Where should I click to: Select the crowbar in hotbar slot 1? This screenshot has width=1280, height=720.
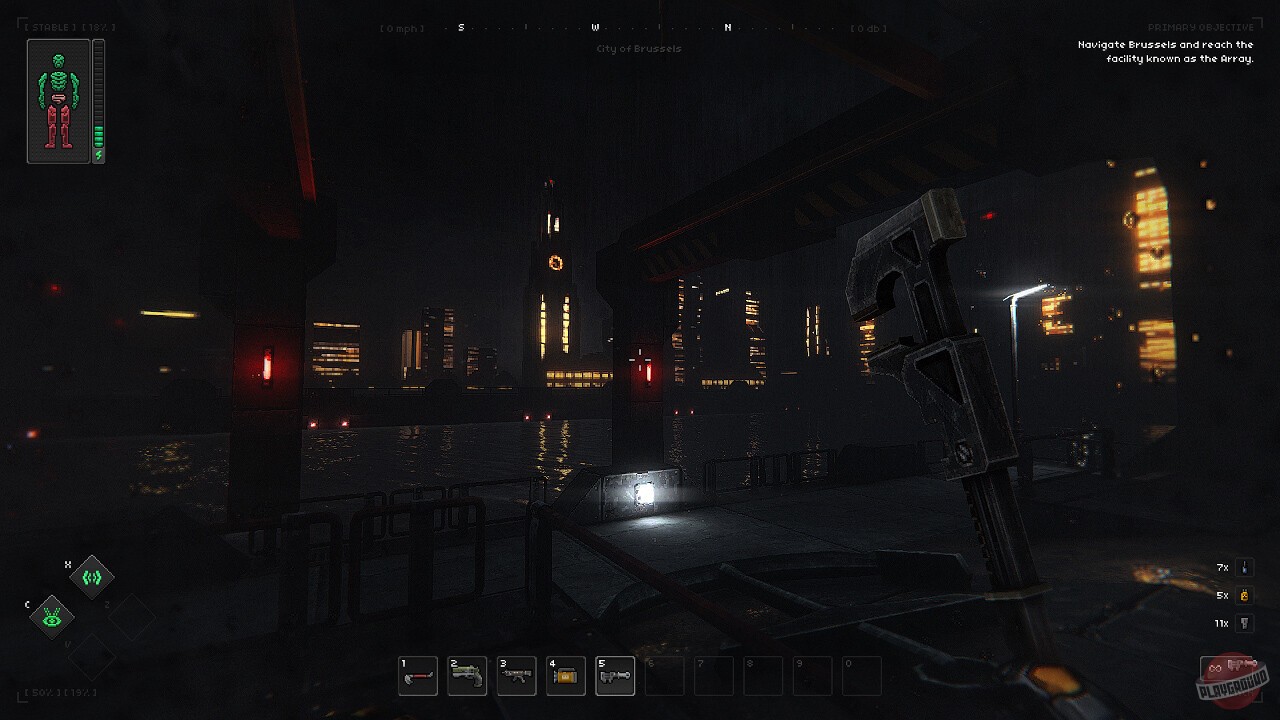[418, 676]
